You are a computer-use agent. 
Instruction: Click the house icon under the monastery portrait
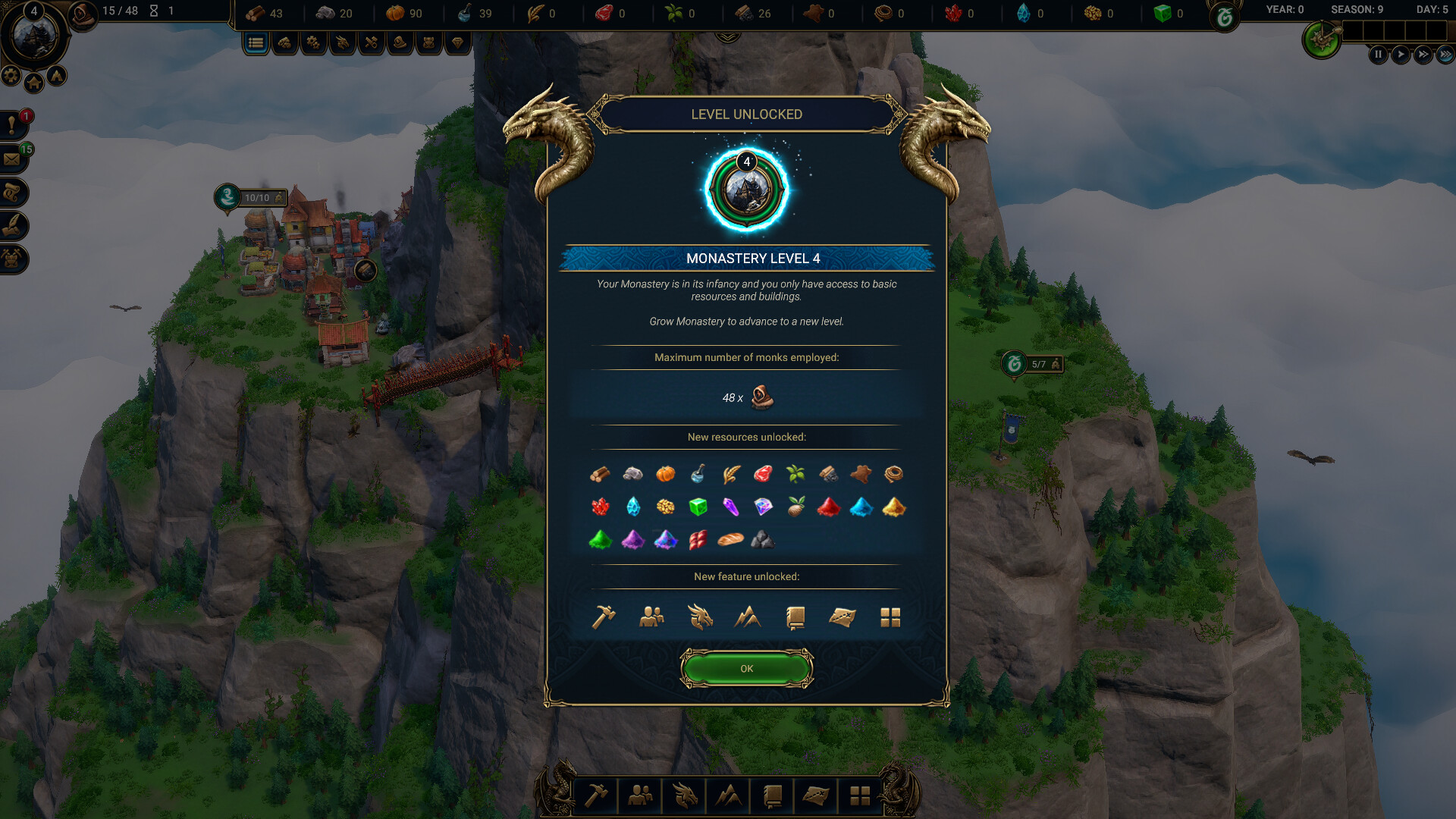[34, 83]
